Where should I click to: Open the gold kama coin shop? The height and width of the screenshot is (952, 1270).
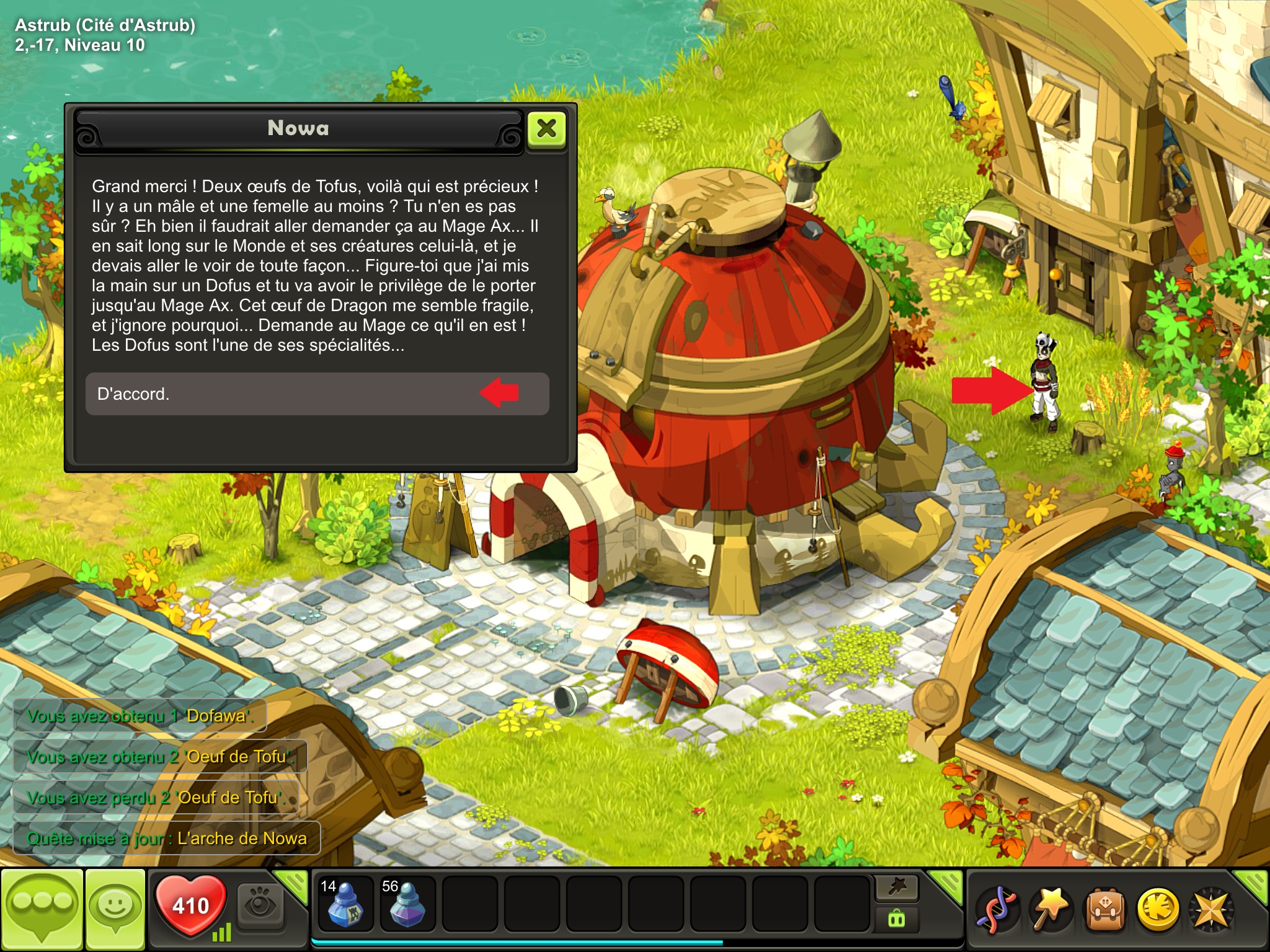(1157, 910)
